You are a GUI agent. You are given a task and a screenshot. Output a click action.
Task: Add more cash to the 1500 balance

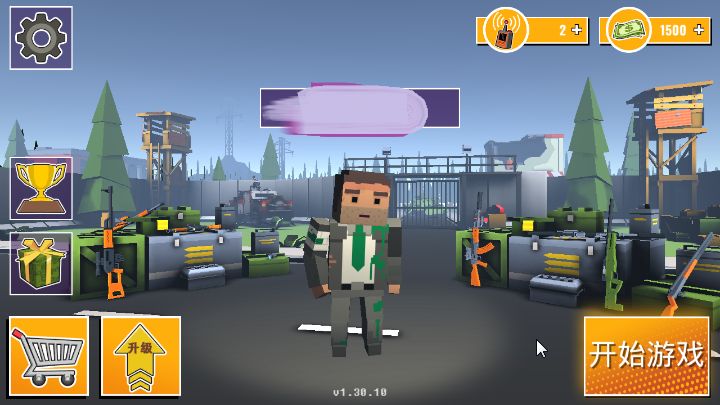pyautogui.click(x=699, y=30)
